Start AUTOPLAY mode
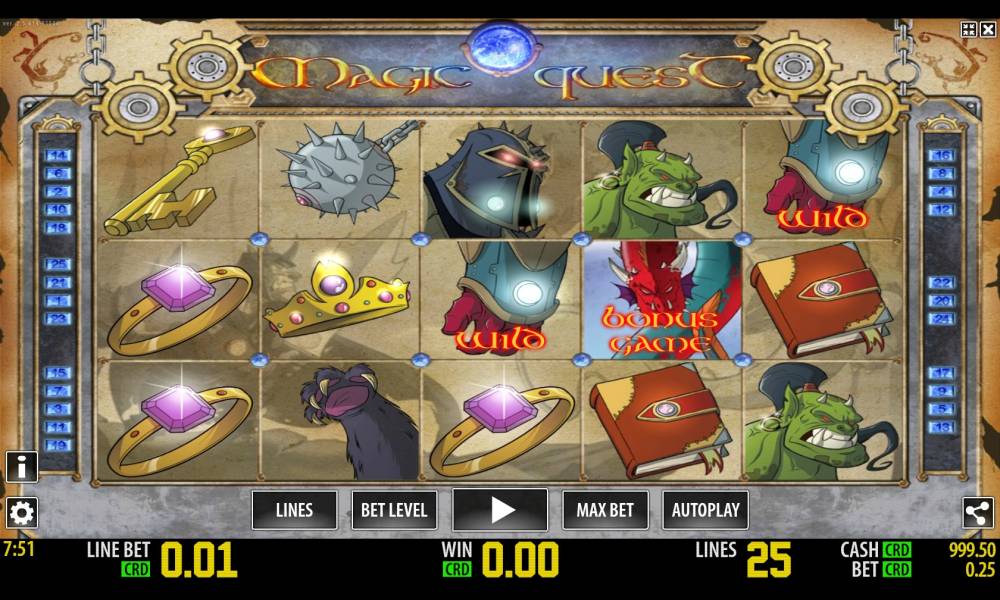 [705, 510]
